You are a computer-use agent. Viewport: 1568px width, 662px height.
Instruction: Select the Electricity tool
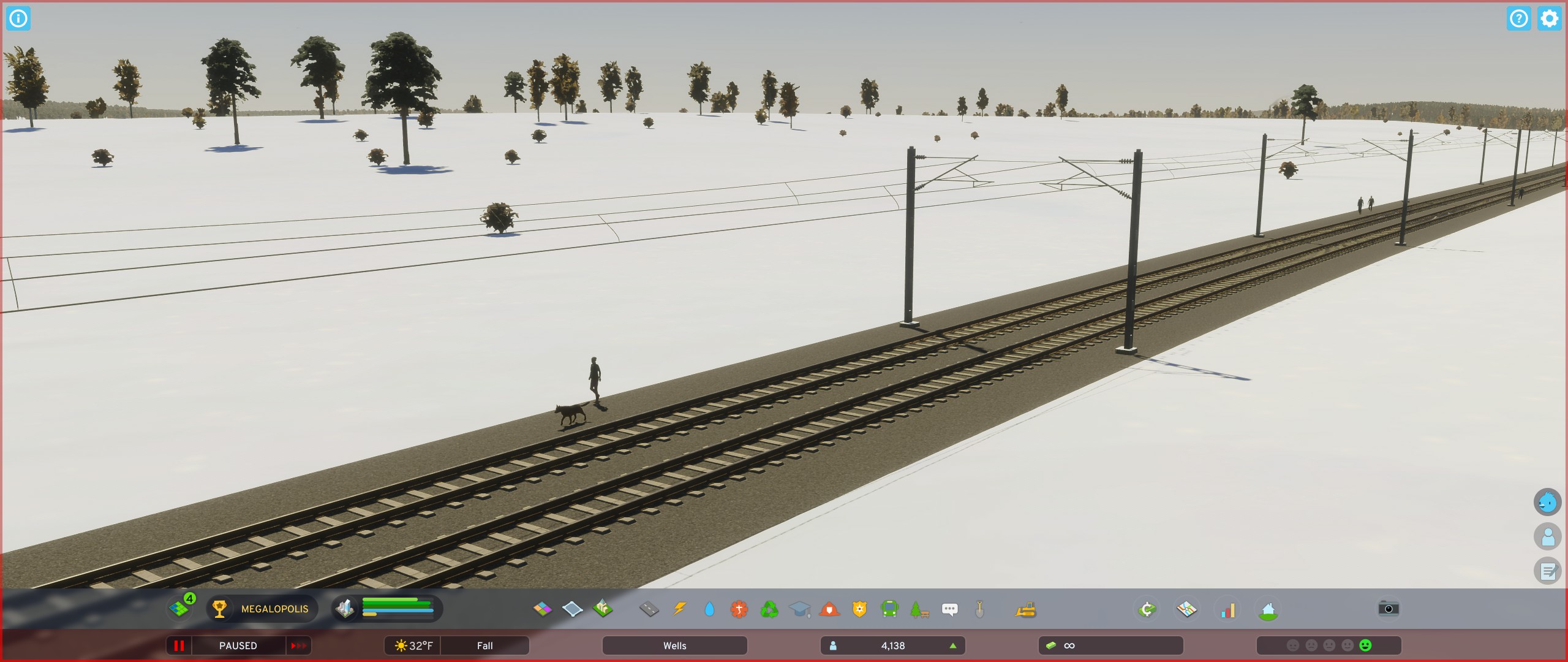coord(680,609)
